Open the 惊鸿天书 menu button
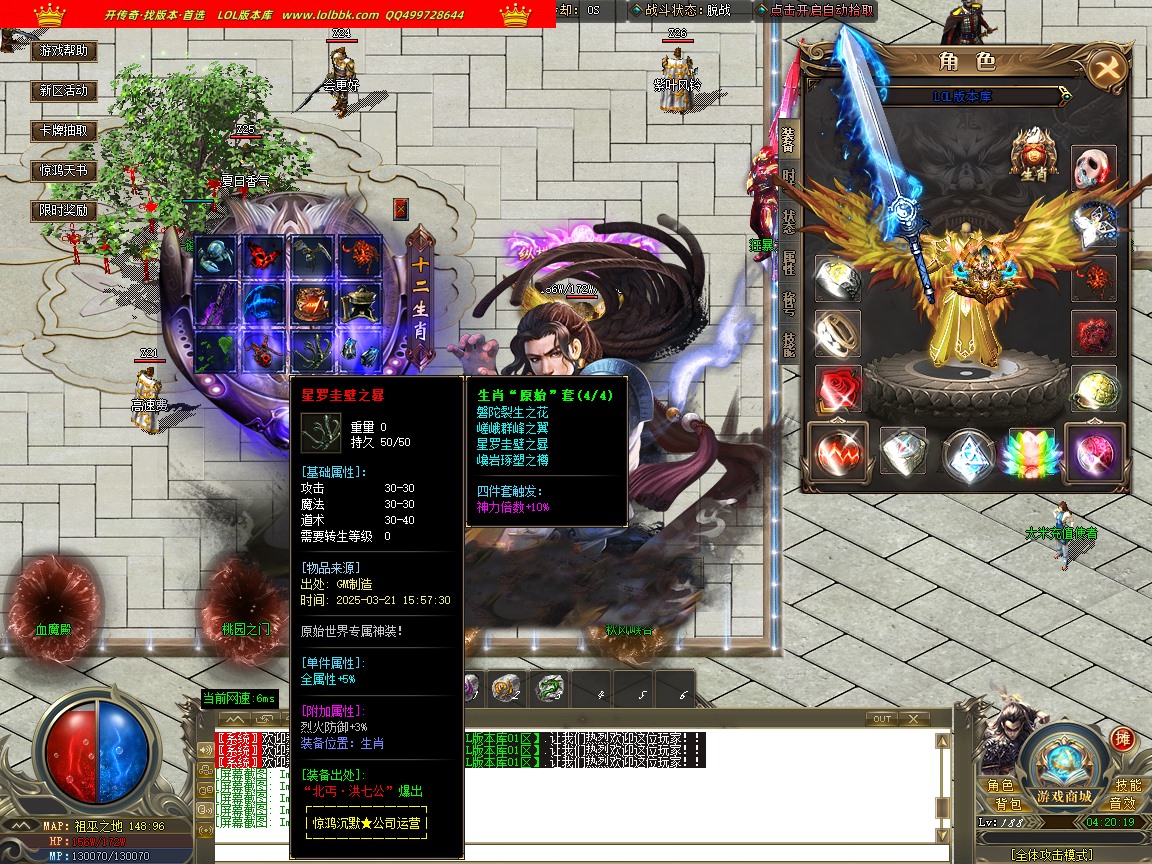Image resolution: width=1152 pixels, height=864 pixels. [x=64, y=170]
